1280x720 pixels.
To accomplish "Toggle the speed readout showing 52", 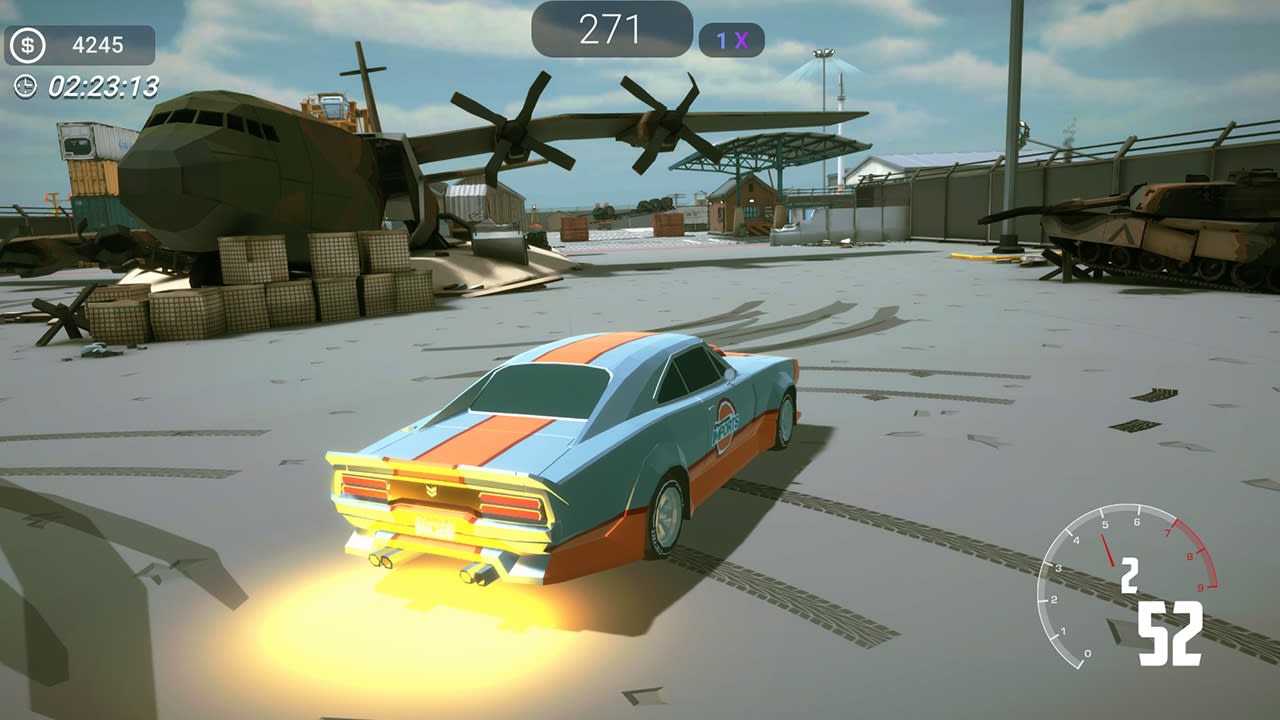I will [x=1171, y=630].
